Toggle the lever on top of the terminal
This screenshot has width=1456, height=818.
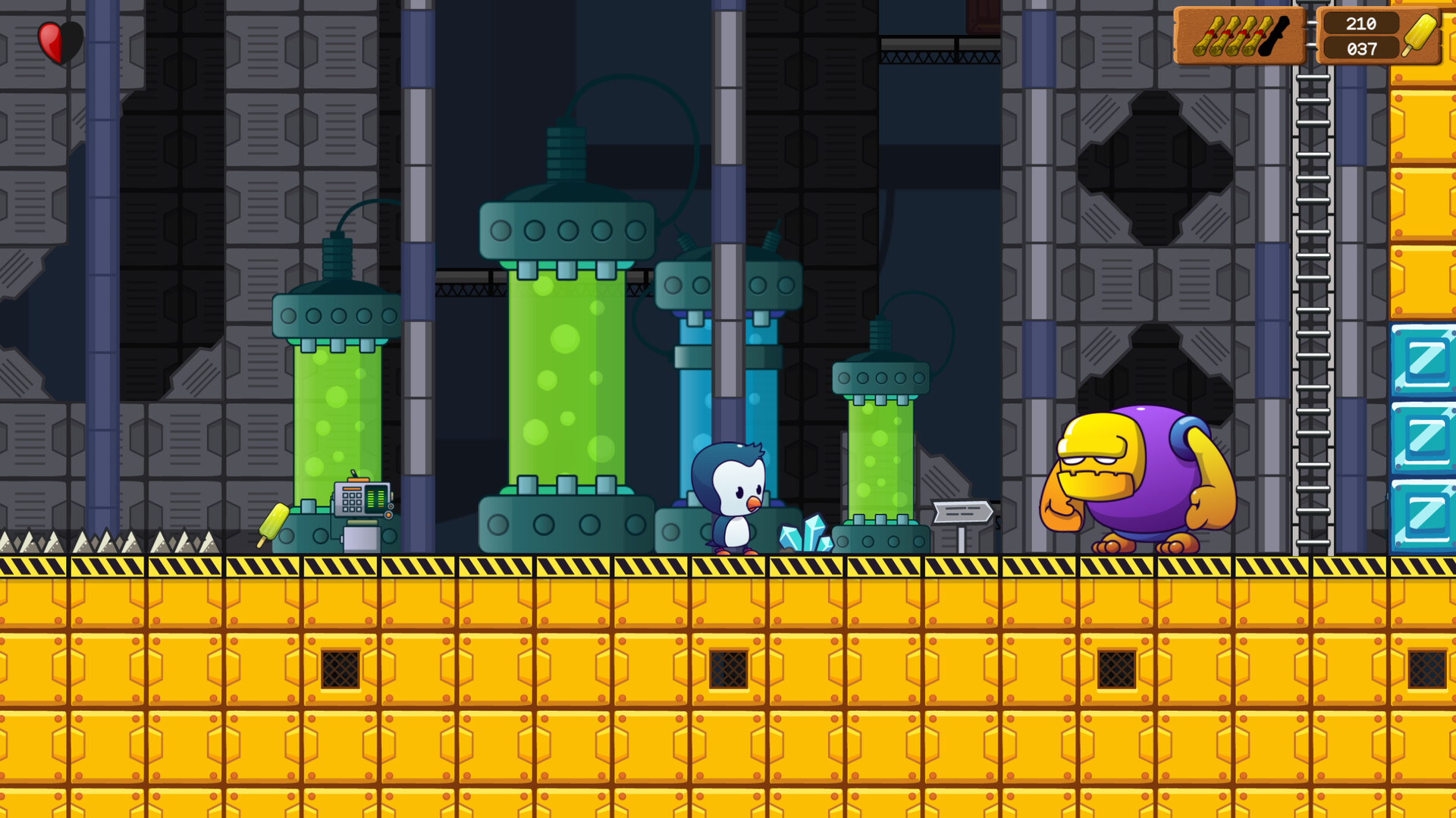(354, 472)
